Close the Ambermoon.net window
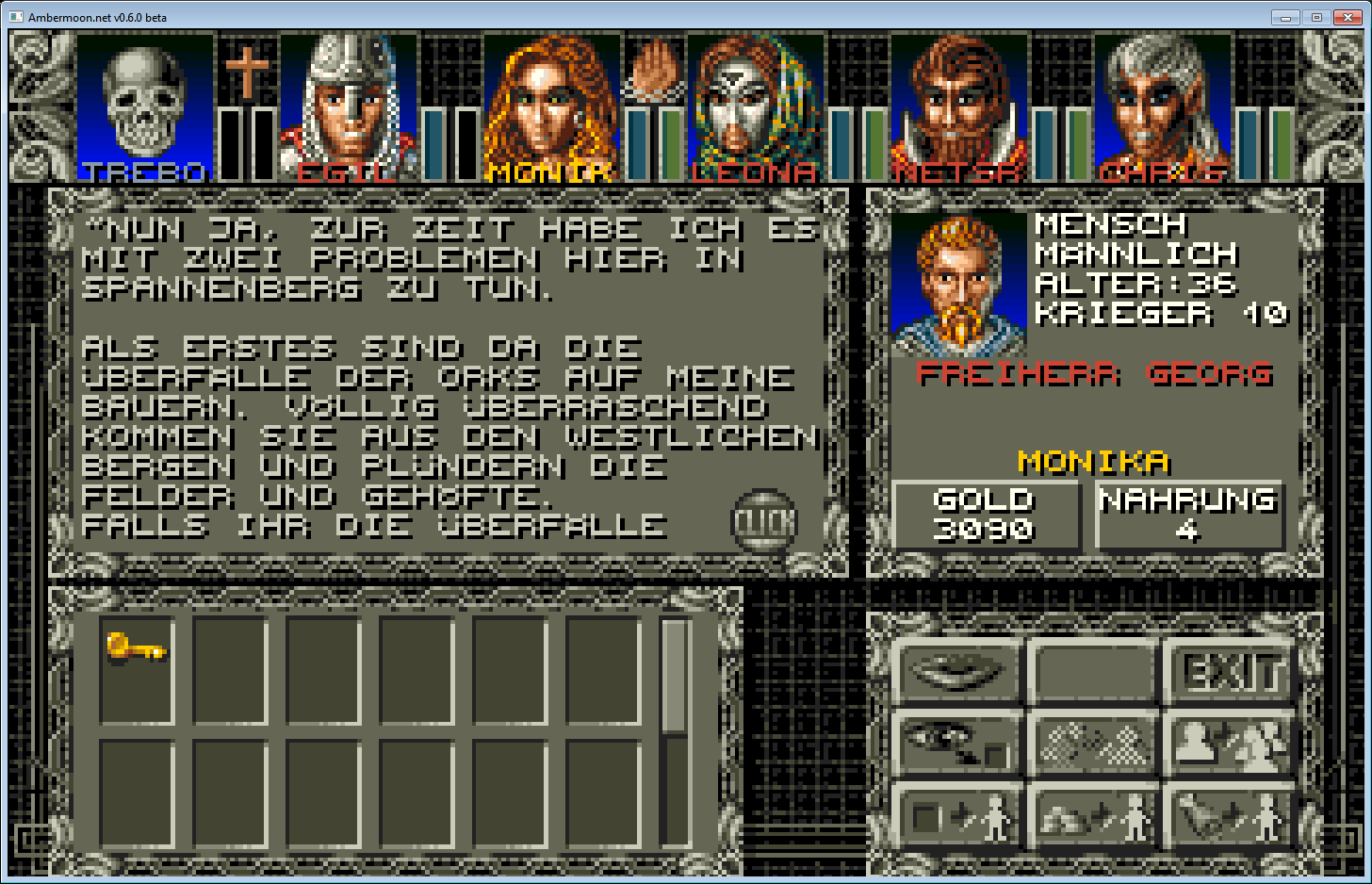Image resolution: width=1372 pixels, height=884 pixels. tap(1347, 17)
